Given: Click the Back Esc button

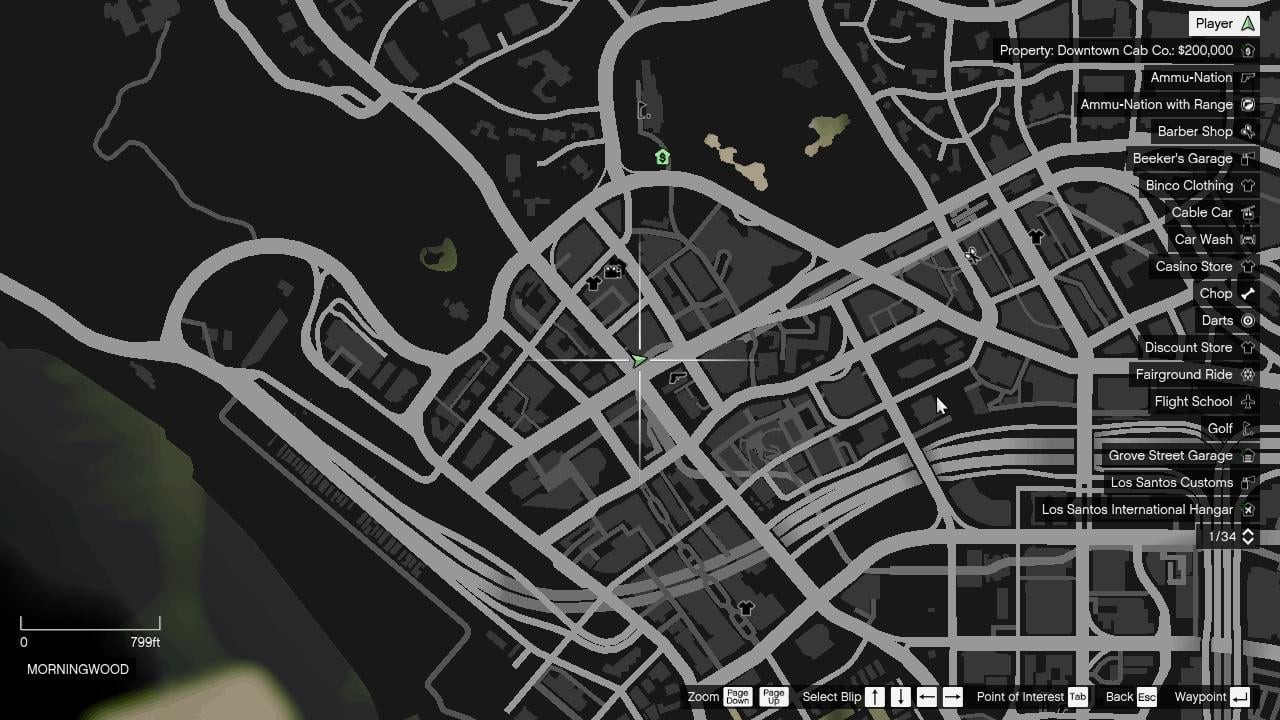Looking at the screenshot, I should [1121, 697].
